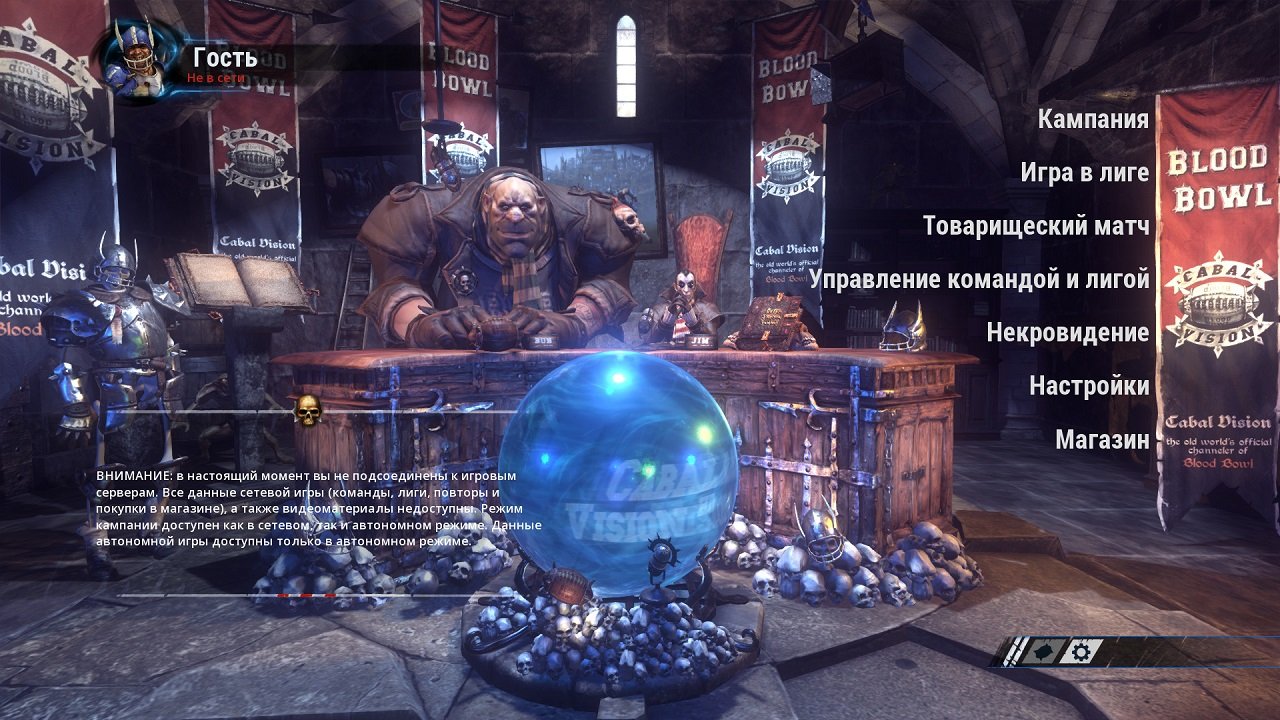Open the Некровидение section
The width and height of the screenshot is (1280, 720).
pyautogui.click(x=1067, y=334)
